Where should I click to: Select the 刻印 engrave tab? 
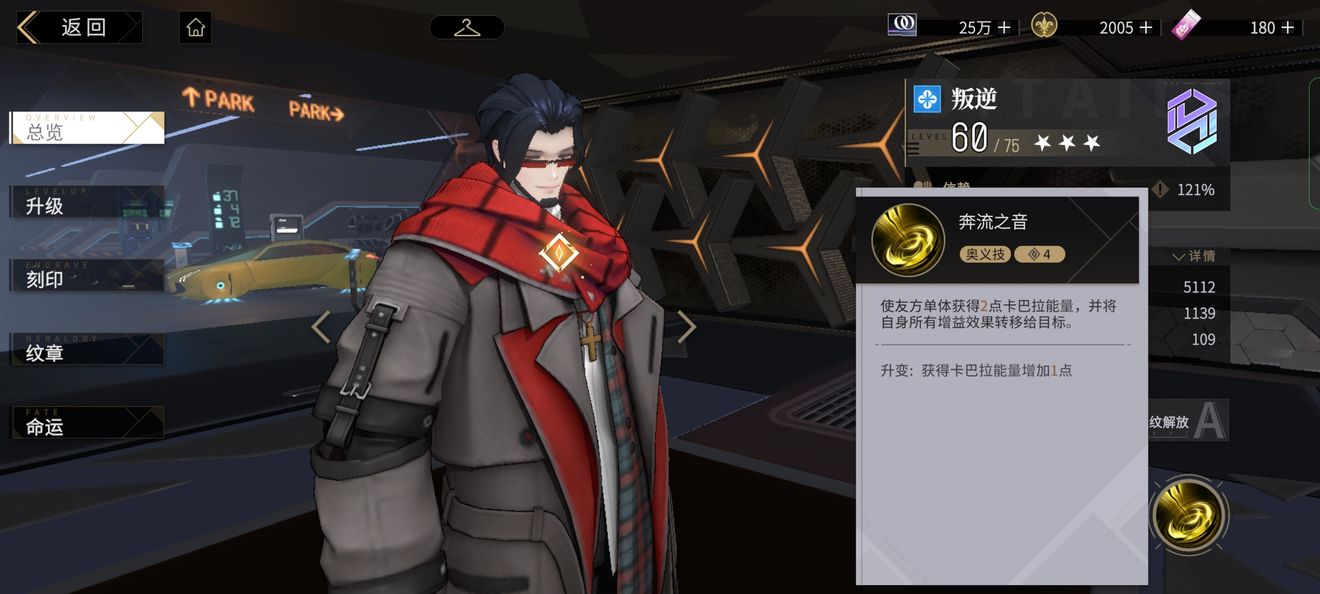(86, 278)
